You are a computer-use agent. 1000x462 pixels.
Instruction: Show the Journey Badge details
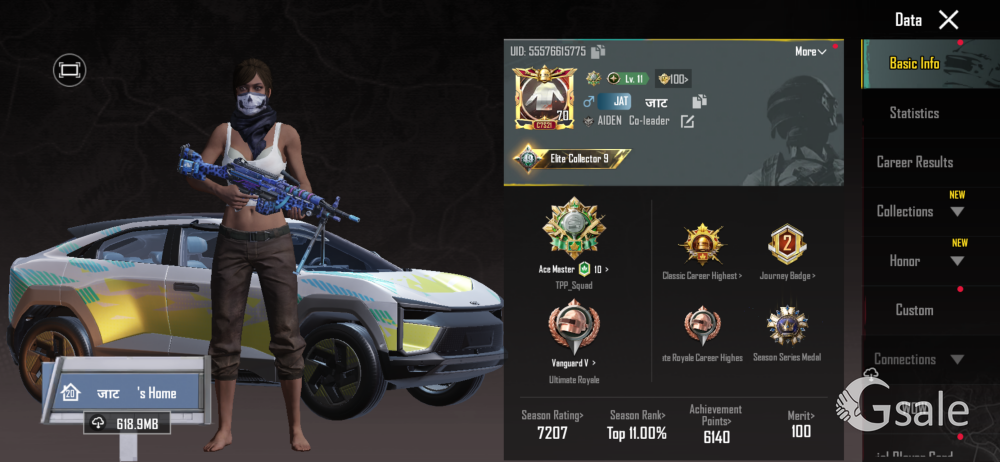787,248
